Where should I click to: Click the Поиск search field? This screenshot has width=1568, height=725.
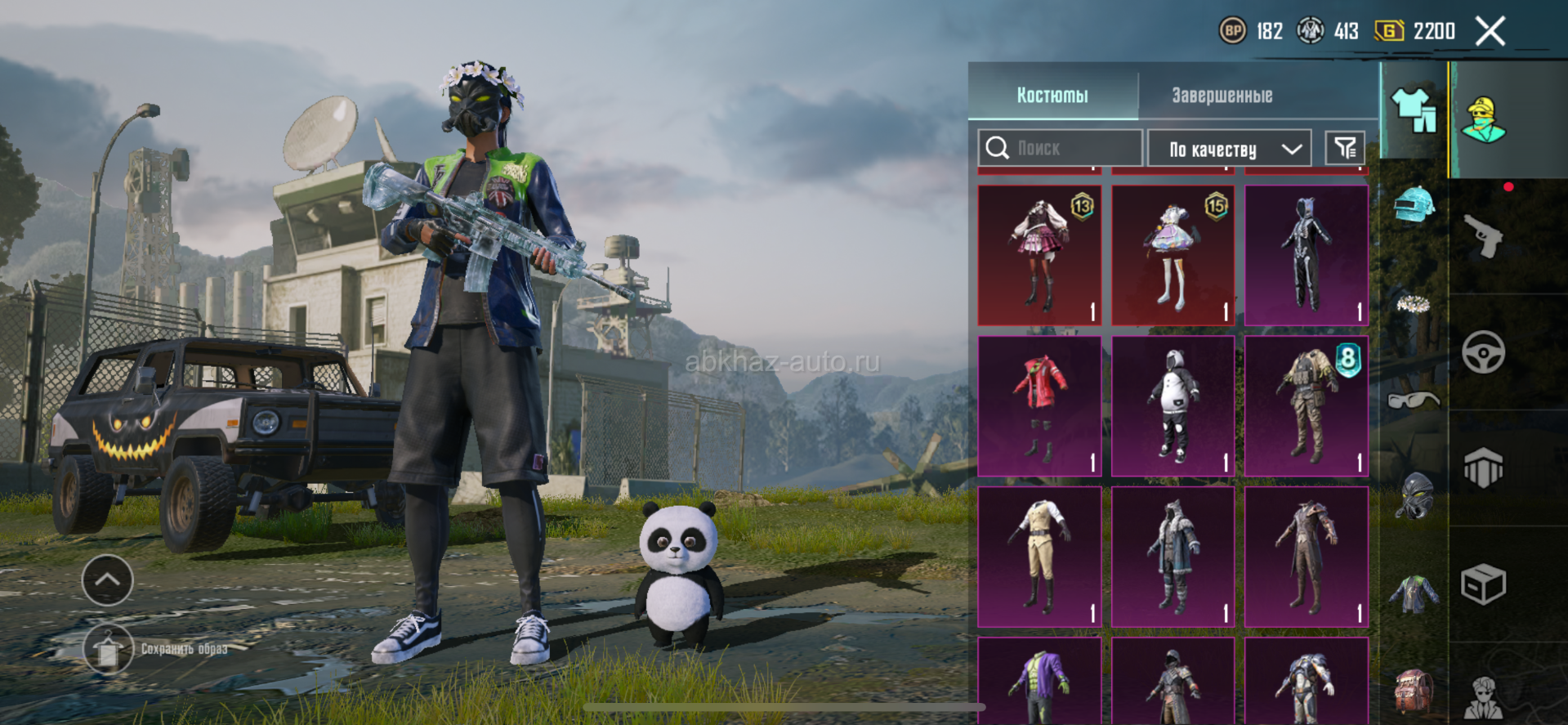click(1060, 148)
